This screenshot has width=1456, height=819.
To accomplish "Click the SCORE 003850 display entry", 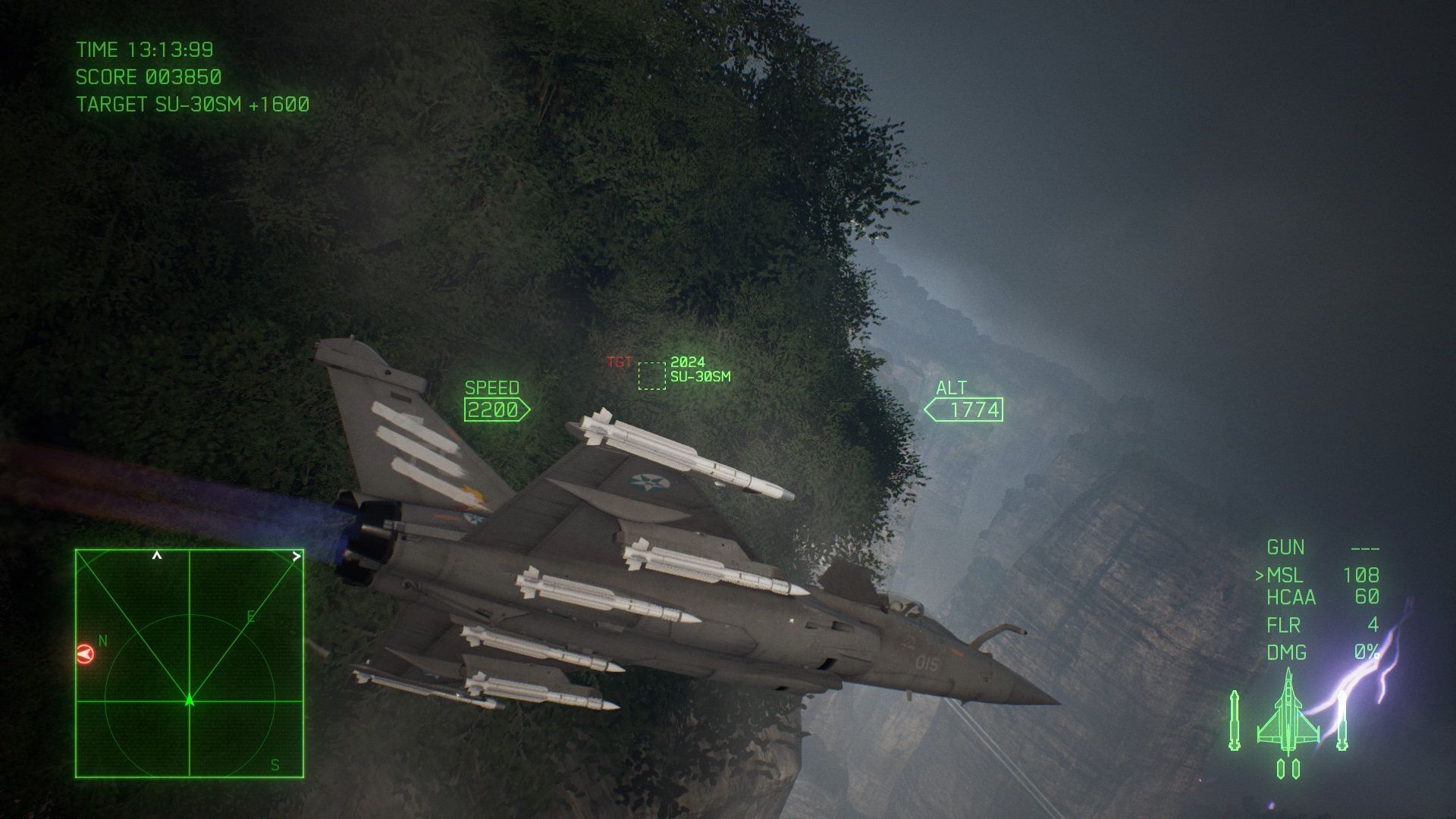I will pyautogui.click(x=149, y=77).
